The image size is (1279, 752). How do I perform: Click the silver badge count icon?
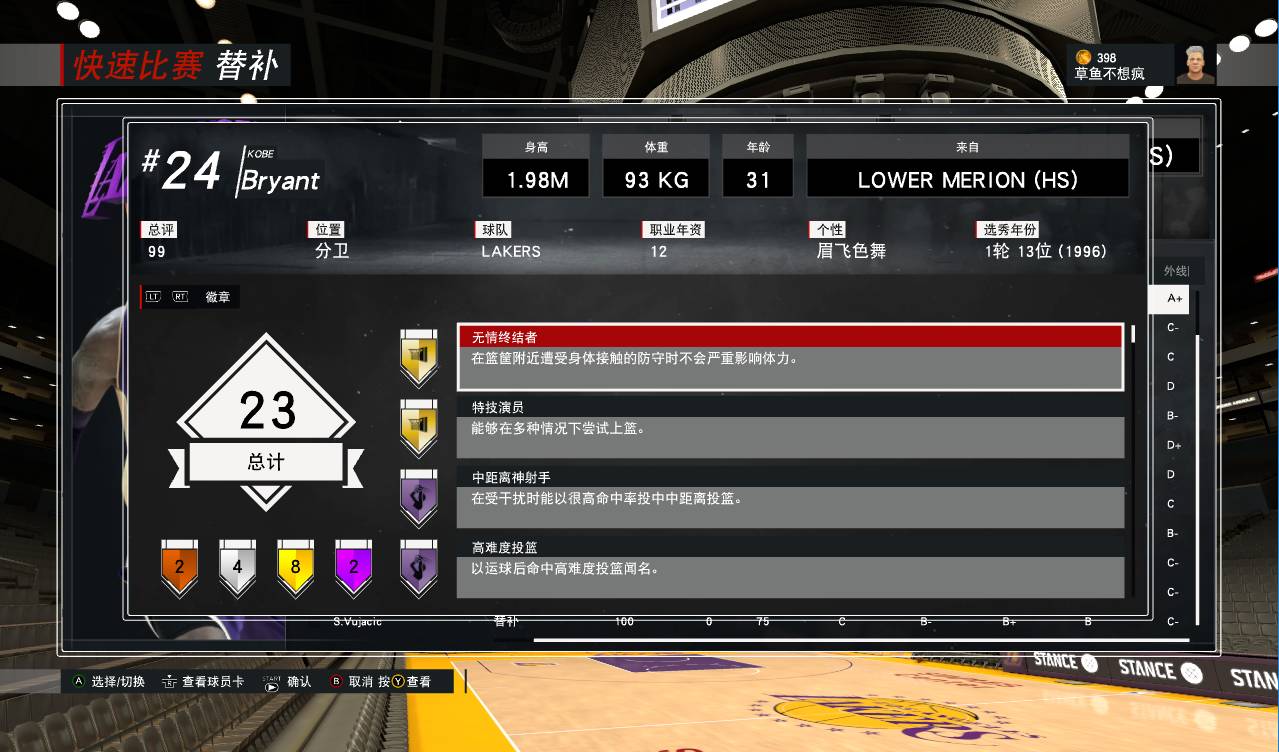tap(237, 567)
